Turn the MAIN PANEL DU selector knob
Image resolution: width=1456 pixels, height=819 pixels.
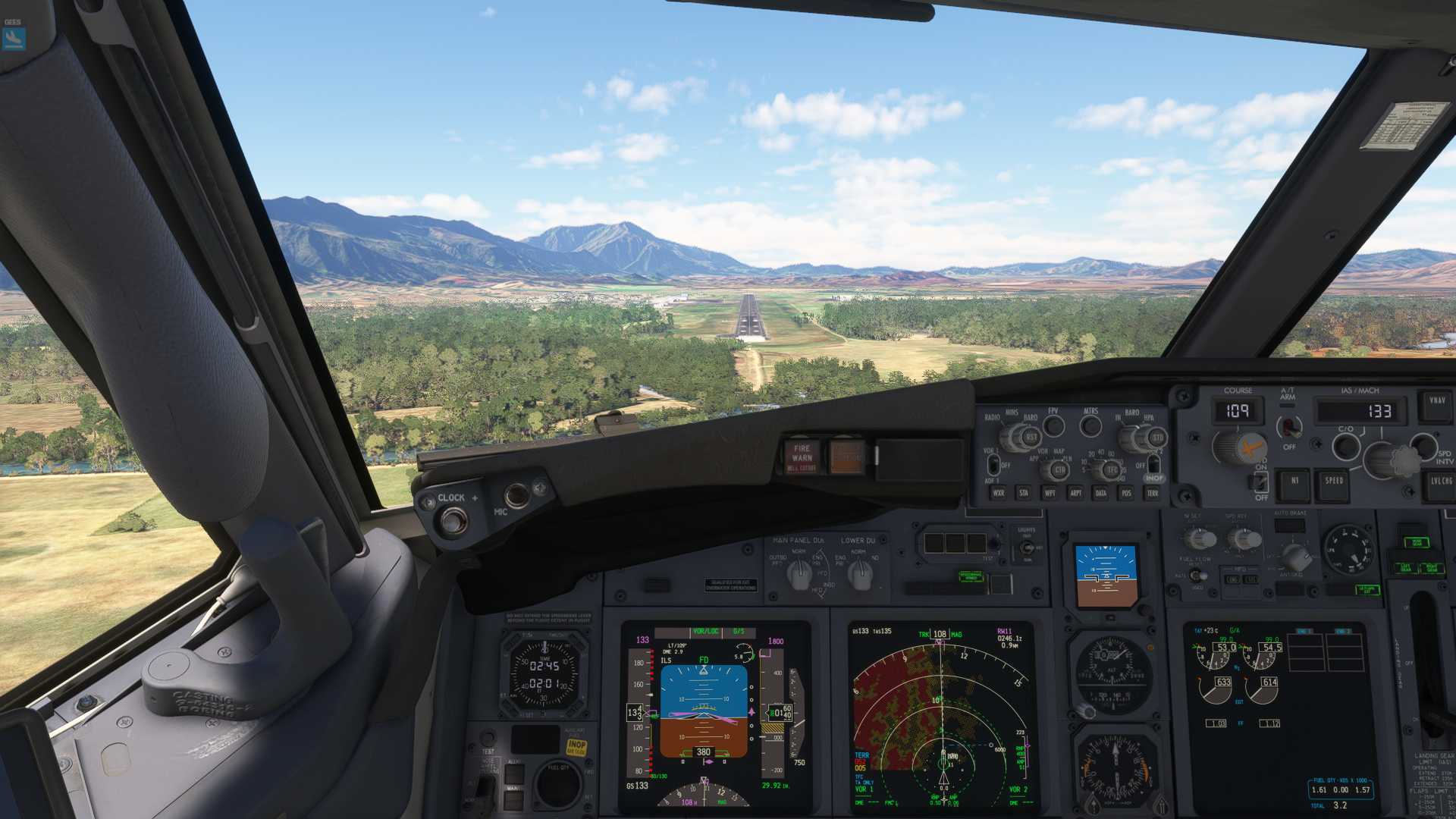click(799, 577)
